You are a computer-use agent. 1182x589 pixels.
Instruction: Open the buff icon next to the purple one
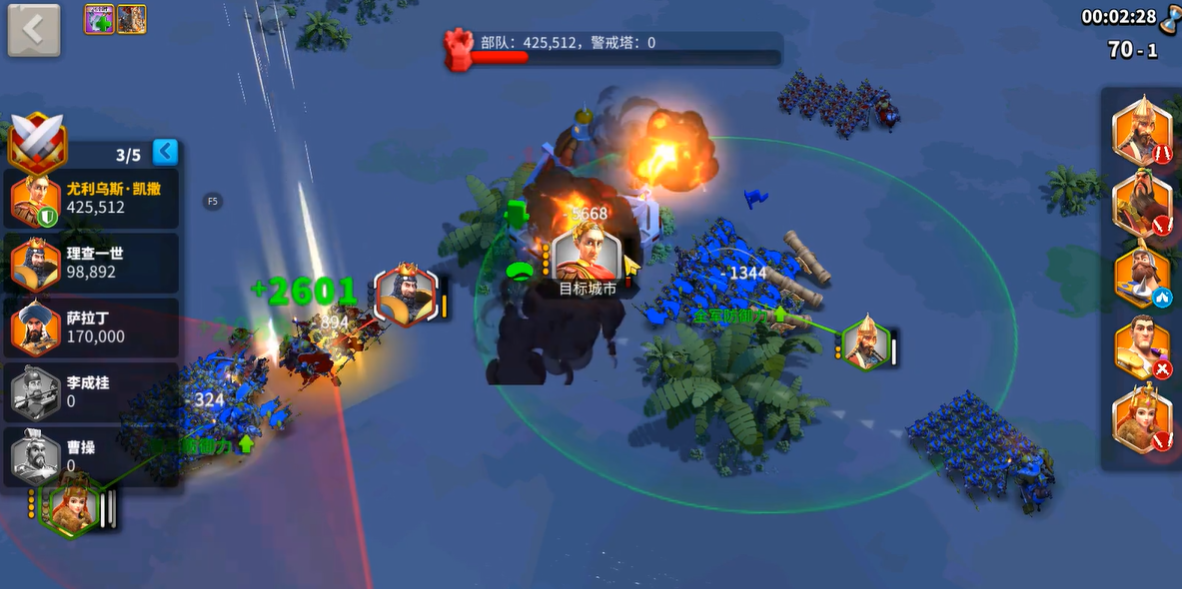pos(132,19)
